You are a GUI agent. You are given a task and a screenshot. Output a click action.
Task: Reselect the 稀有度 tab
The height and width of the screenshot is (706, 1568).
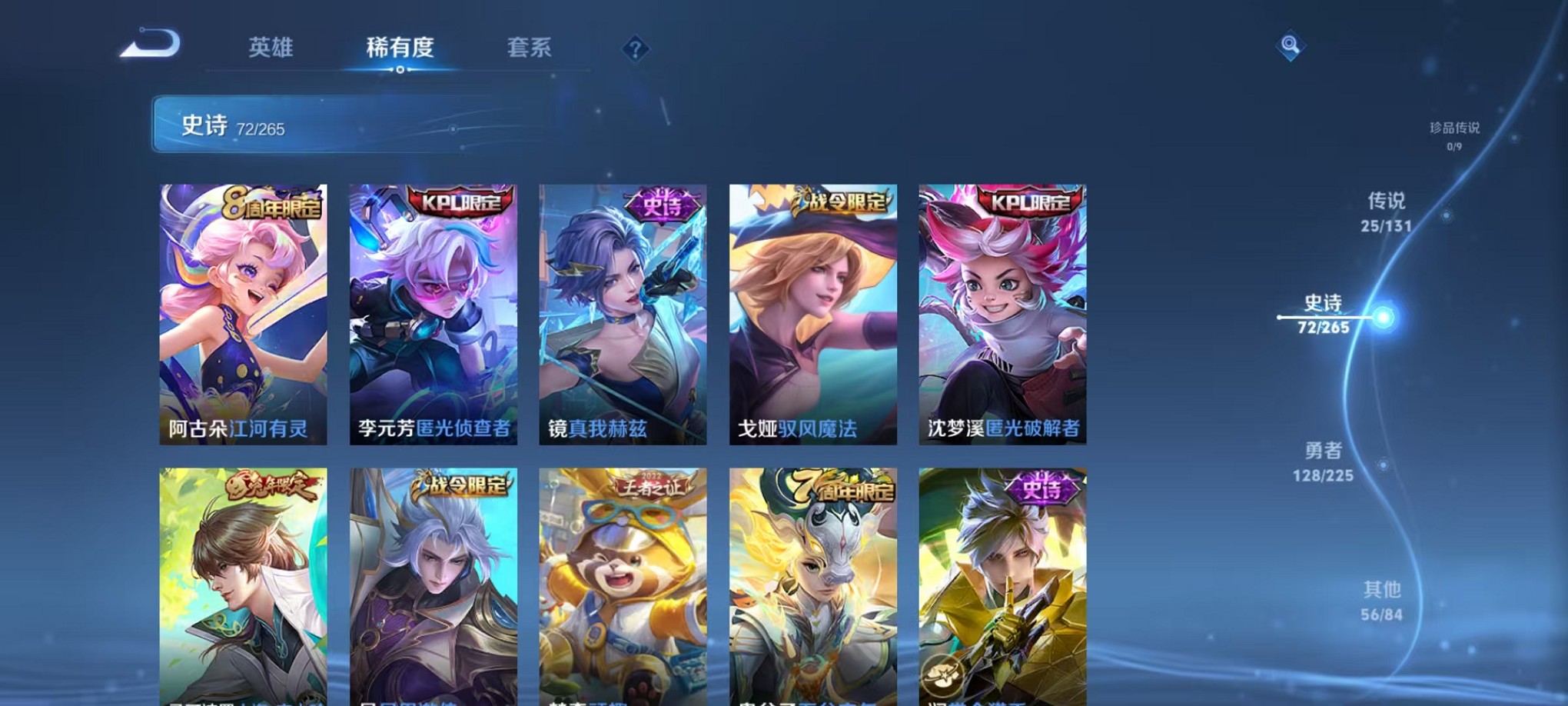click(399, 48)
